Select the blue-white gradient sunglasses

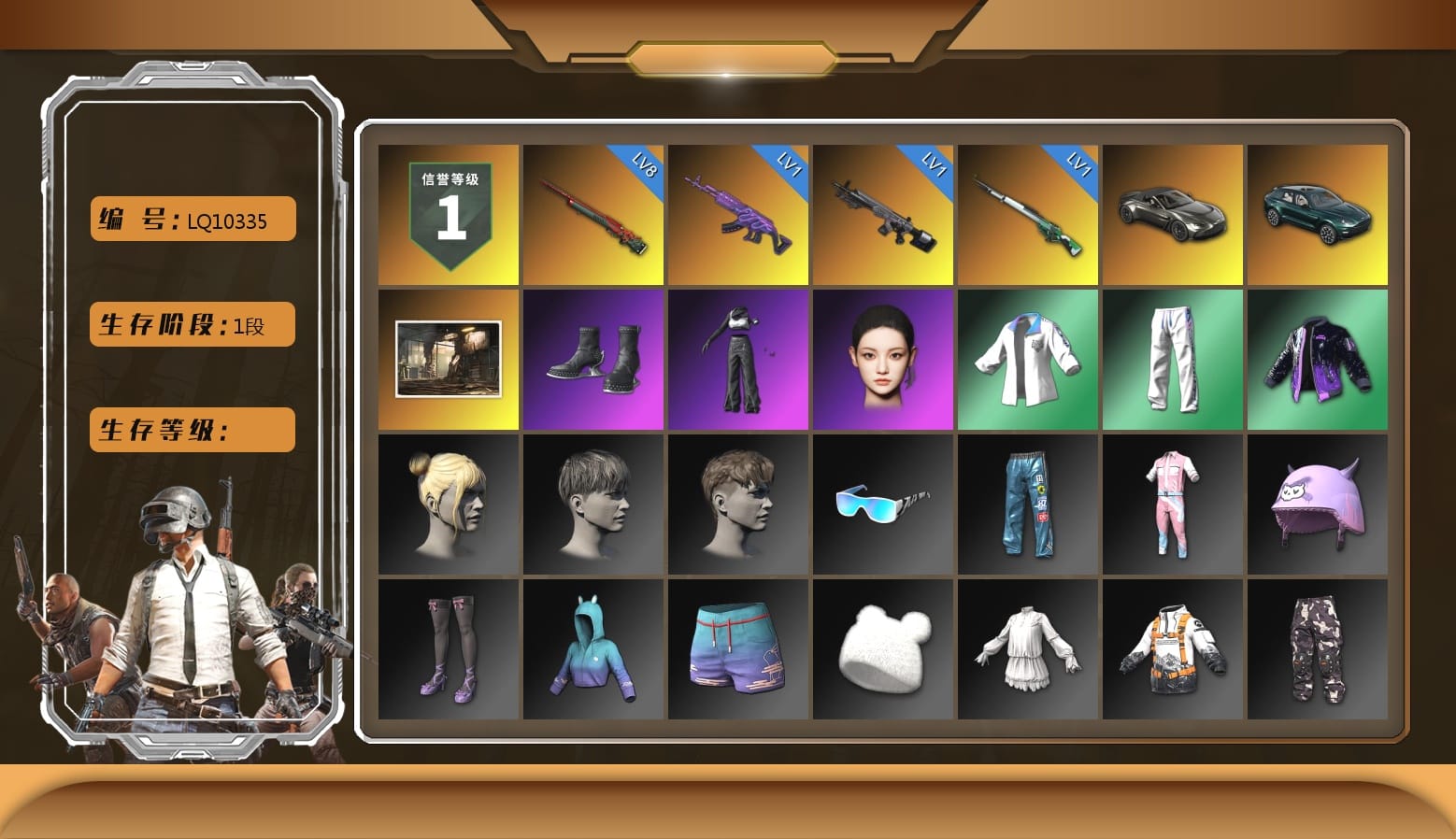[x=882, y=505]
